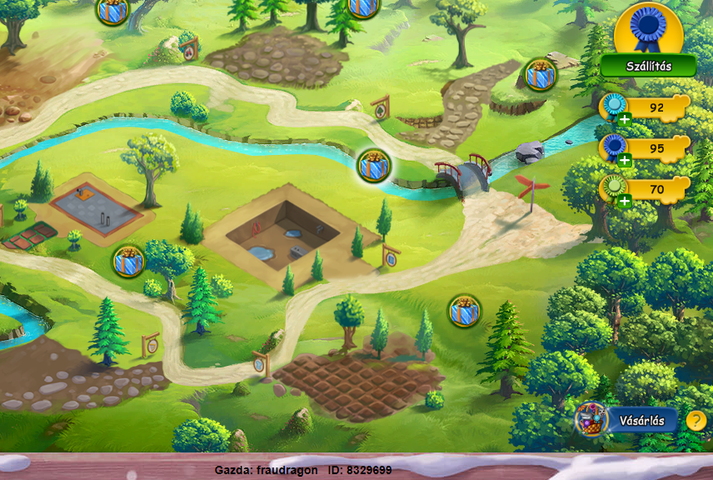Select the gift box marker below the fenced building plot
The height and width of the screenshot is (480, 713).
point(128,261)
